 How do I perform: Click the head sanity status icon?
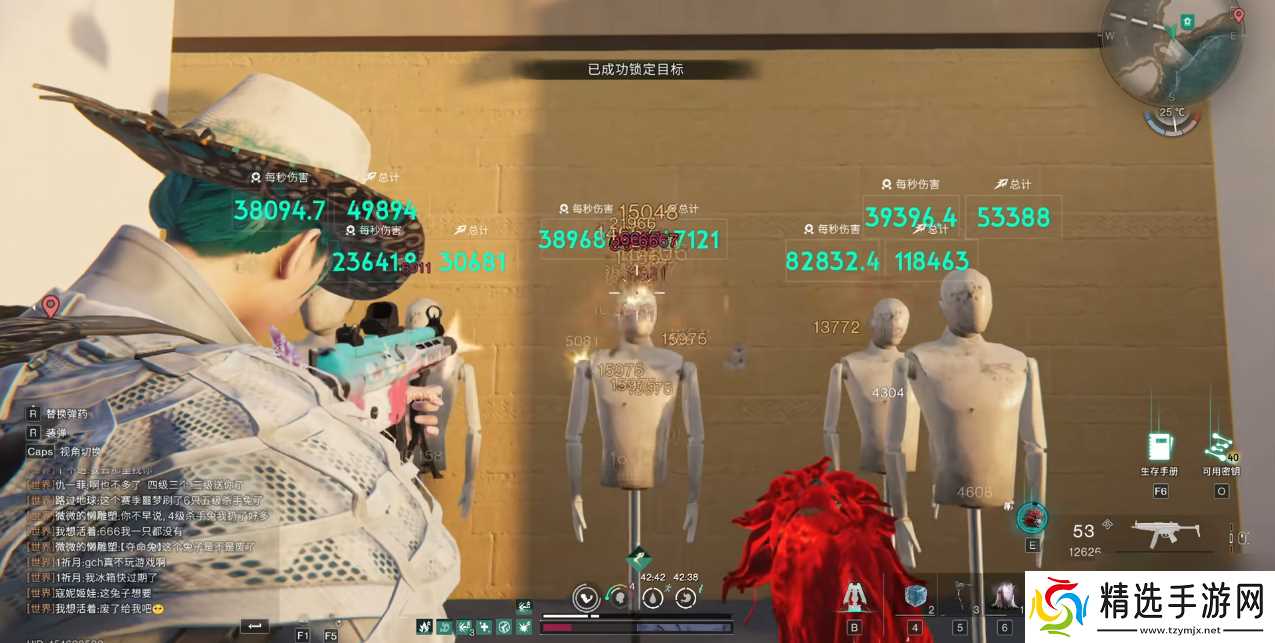[619, 598]
